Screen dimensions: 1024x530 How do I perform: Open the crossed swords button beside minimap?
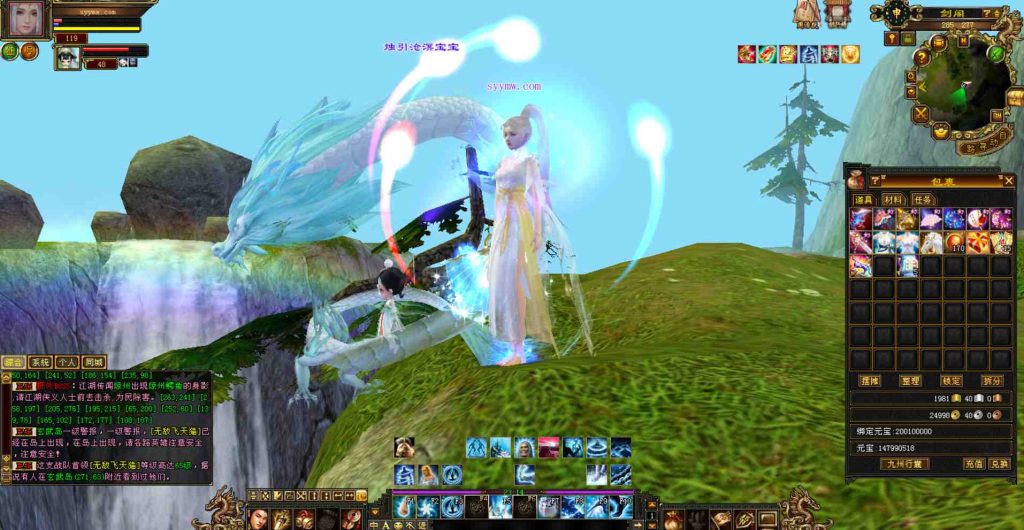(x=919, y=113)
